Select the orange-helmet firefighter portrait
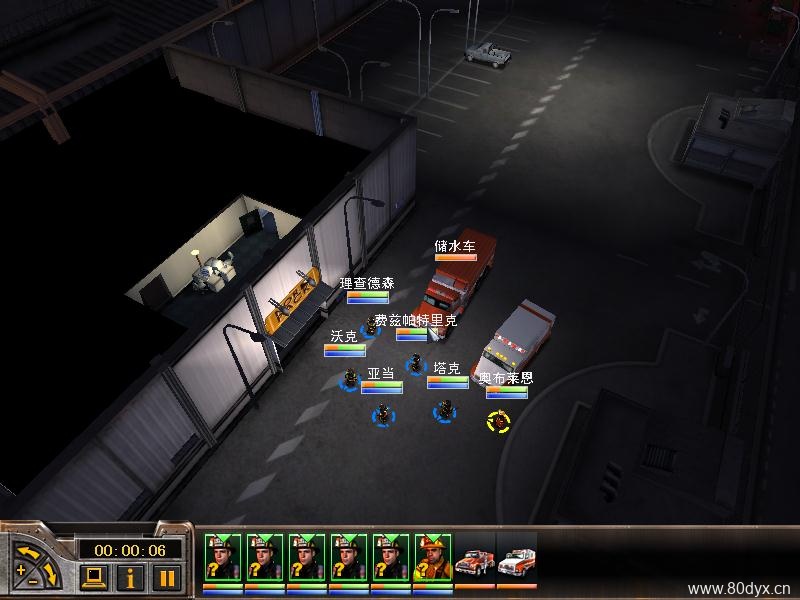Screen dimensions: 800x600 coord(432,556)
